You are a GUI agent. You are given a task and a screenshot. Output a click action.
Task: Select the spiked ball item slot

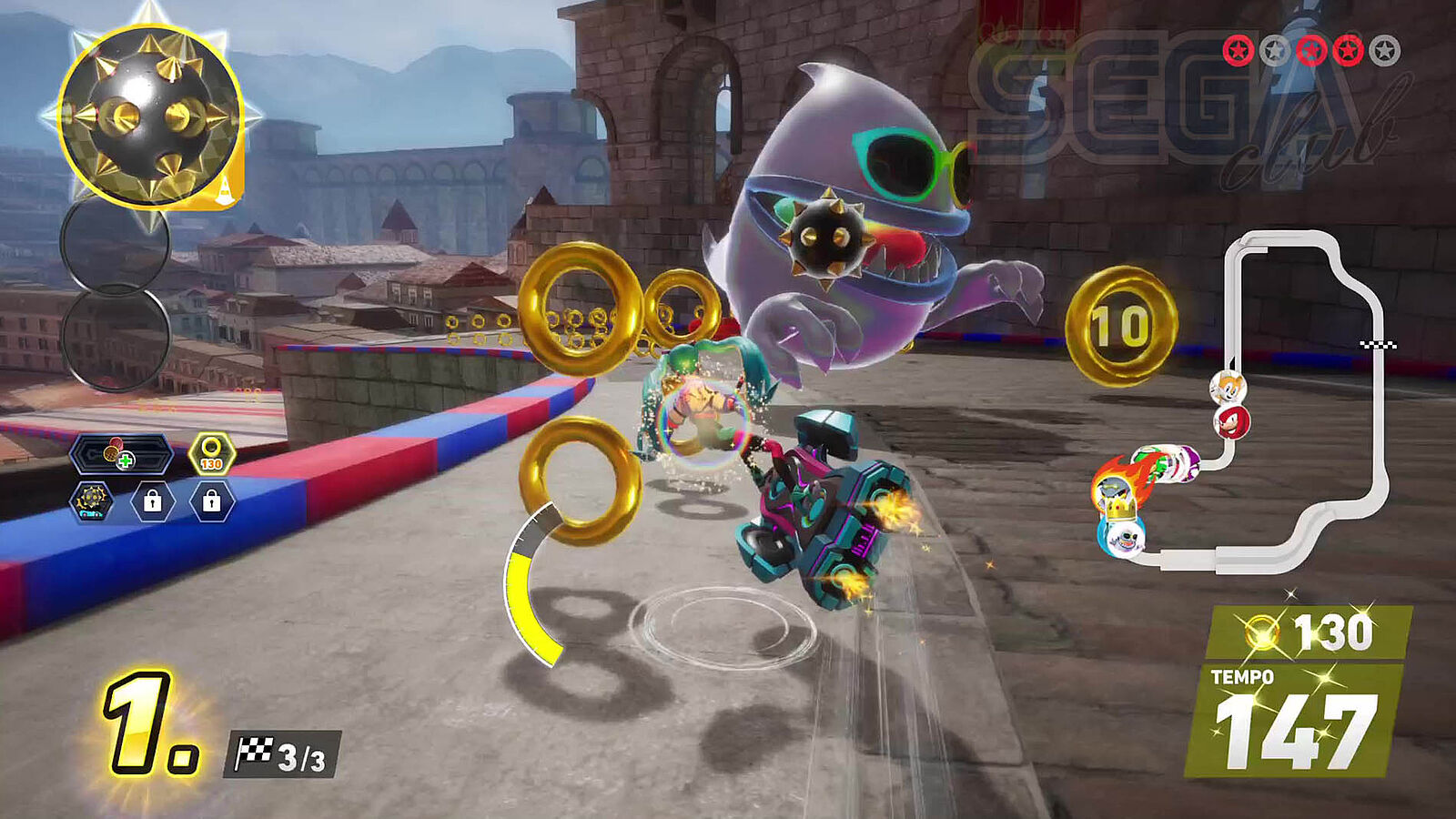150,116
